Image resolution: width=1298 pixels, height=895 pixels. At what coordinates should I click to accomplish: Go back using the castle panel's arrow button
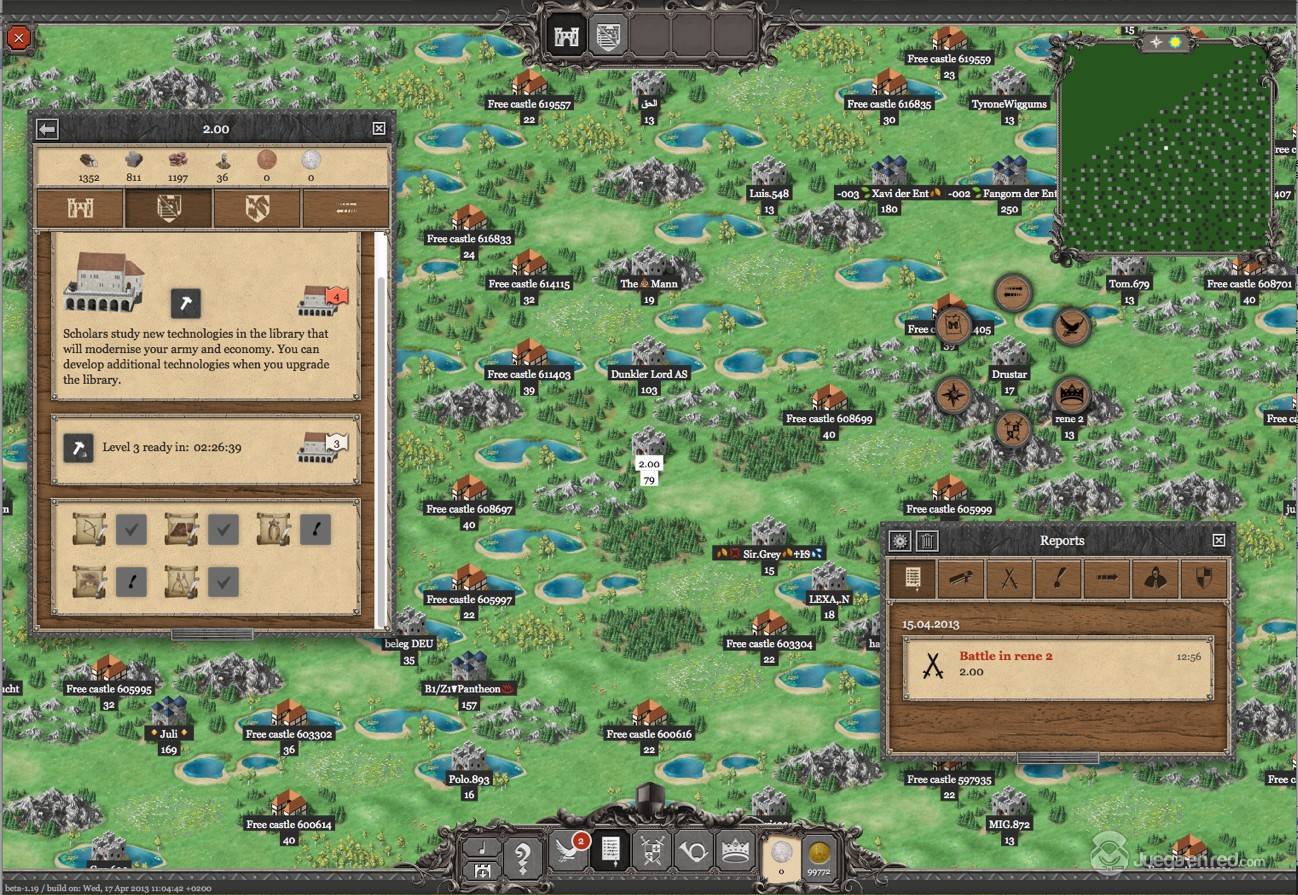[47, 128]
